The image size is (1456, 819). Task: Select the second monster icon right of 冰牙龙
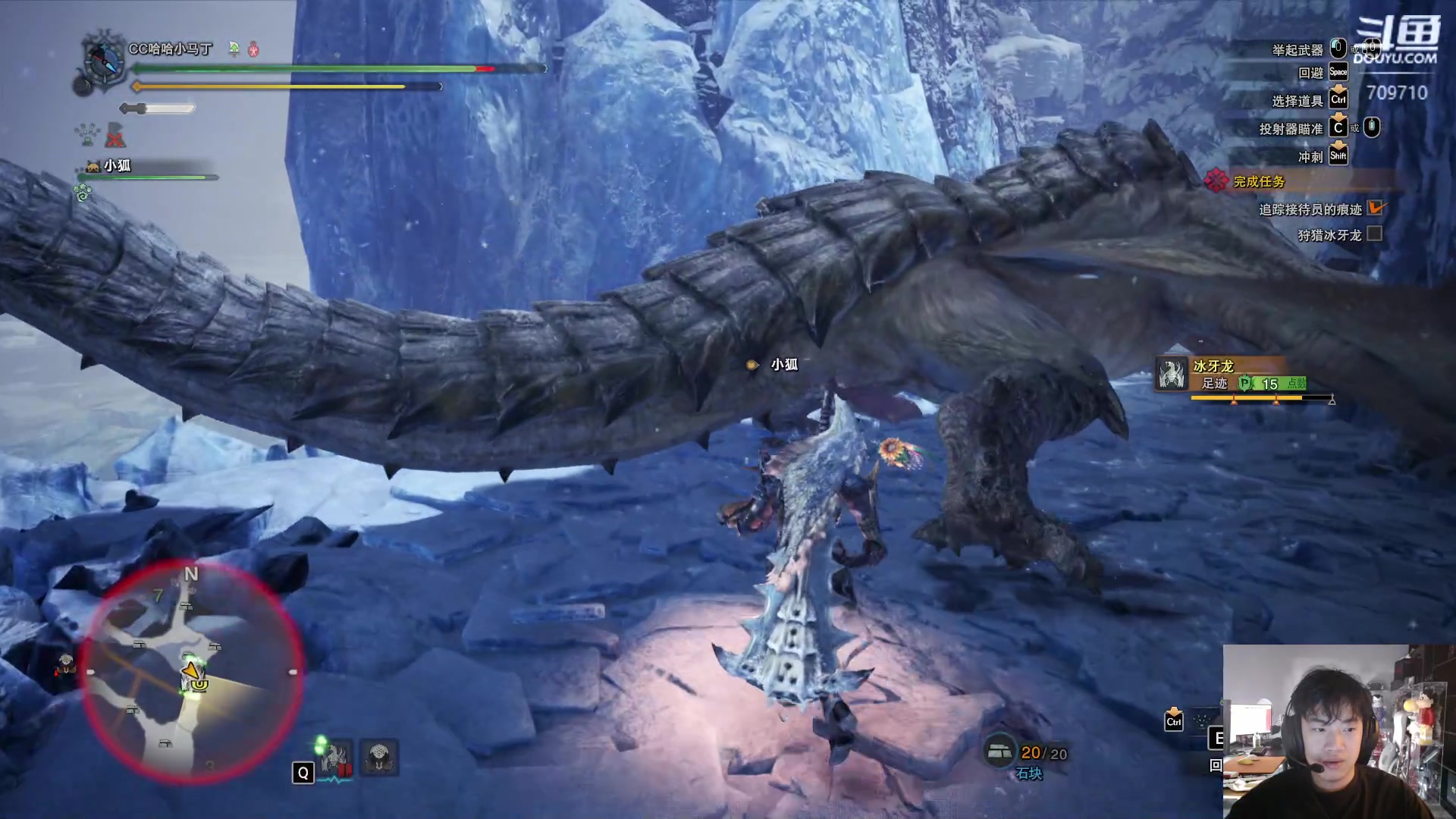coord(379,757)
